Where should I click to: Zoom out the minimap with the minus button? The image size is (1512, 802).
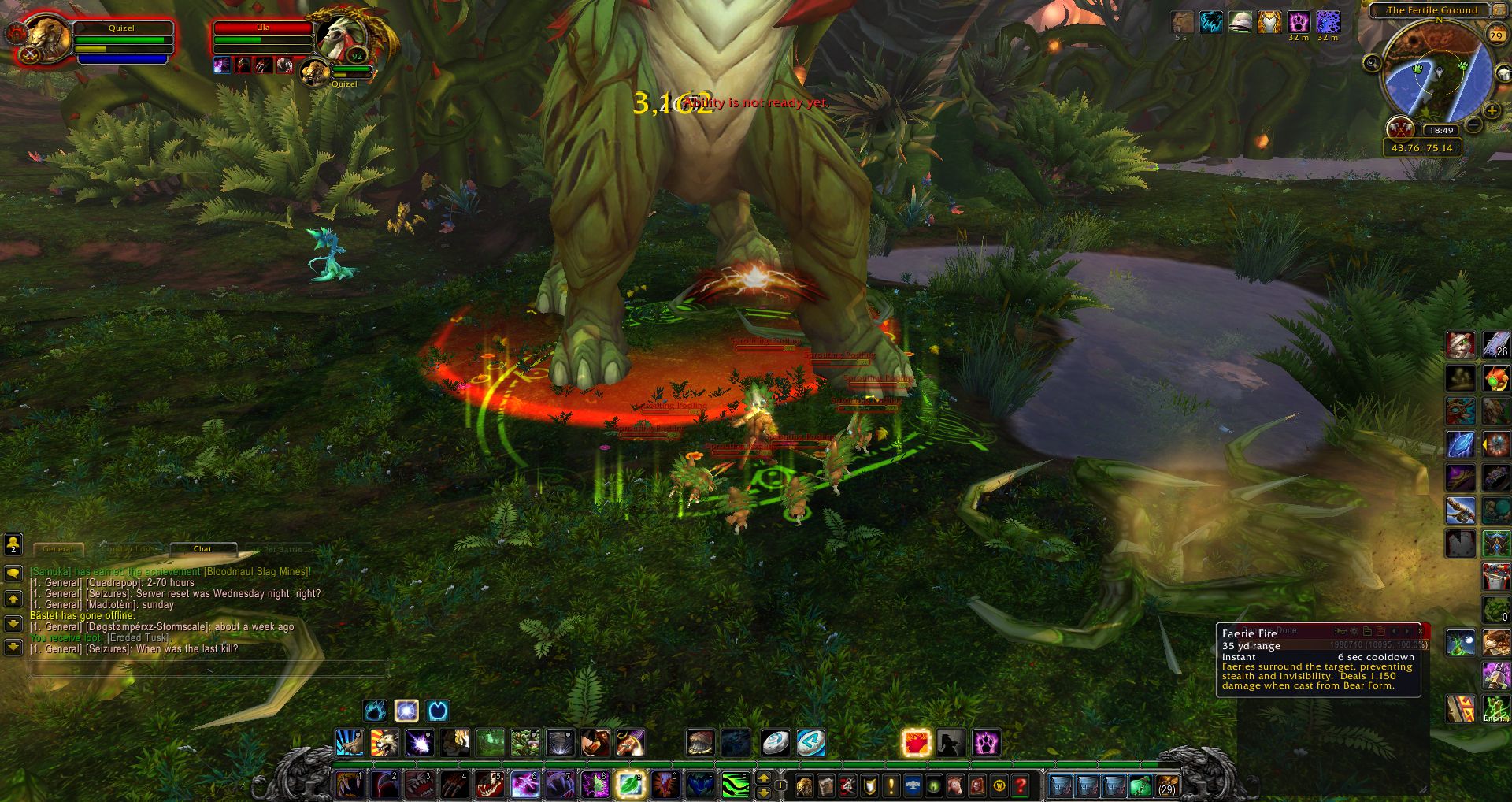click(1473, 124)
